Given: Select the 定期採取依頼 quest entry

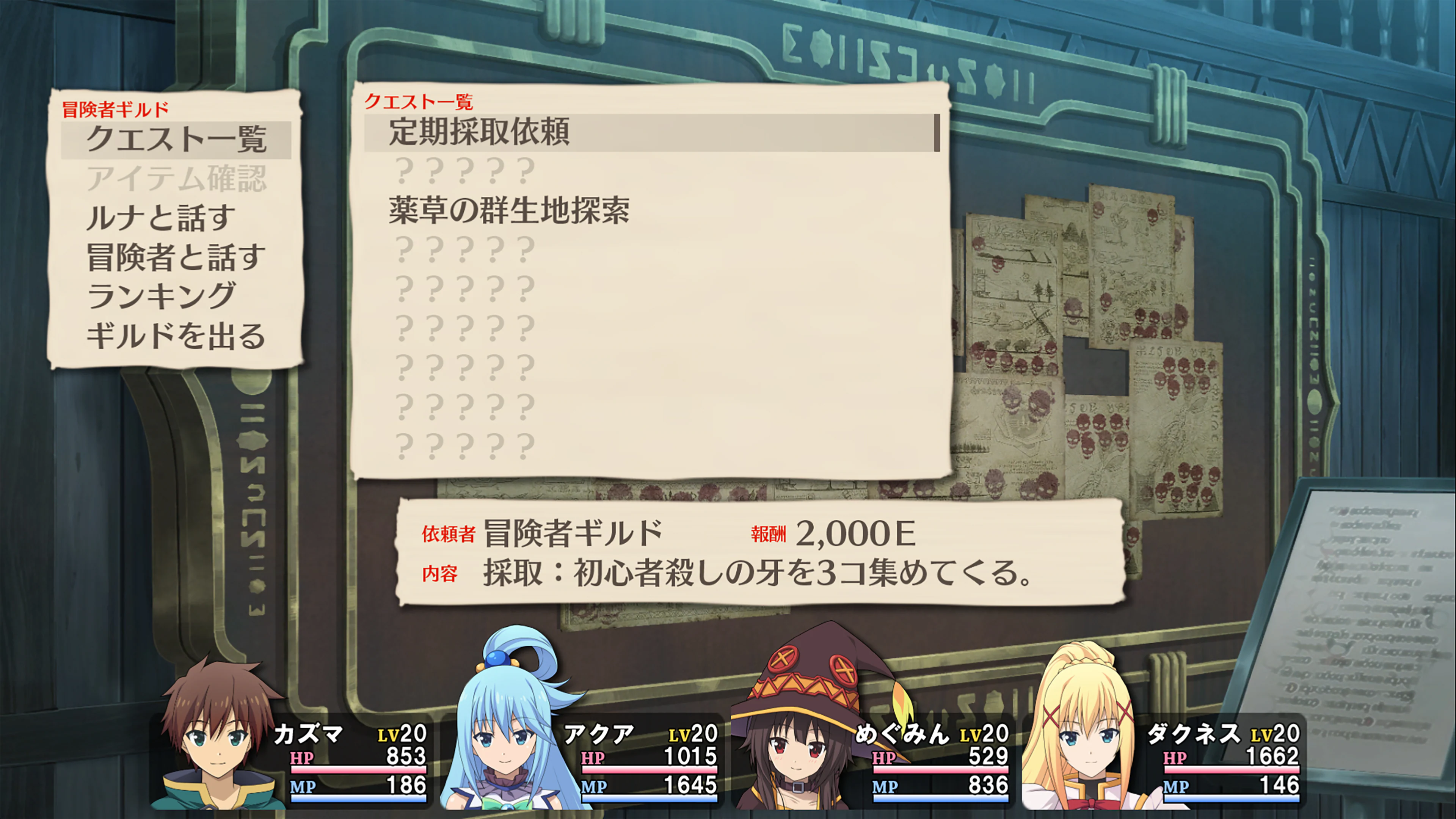Looking at the screenshot, I should click(480, 133).
